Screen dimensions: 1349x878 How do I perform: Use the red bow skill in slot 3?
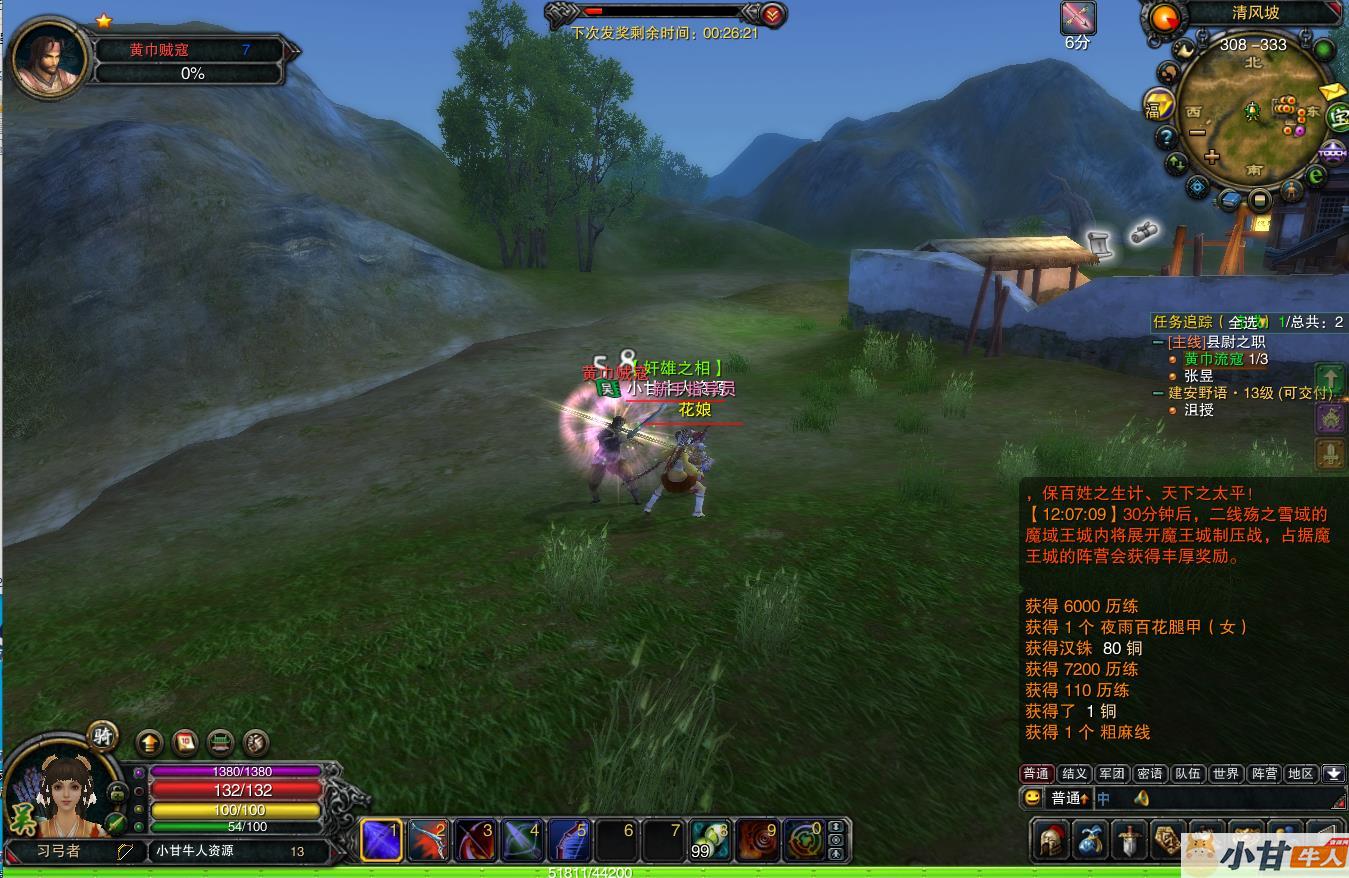475,840
